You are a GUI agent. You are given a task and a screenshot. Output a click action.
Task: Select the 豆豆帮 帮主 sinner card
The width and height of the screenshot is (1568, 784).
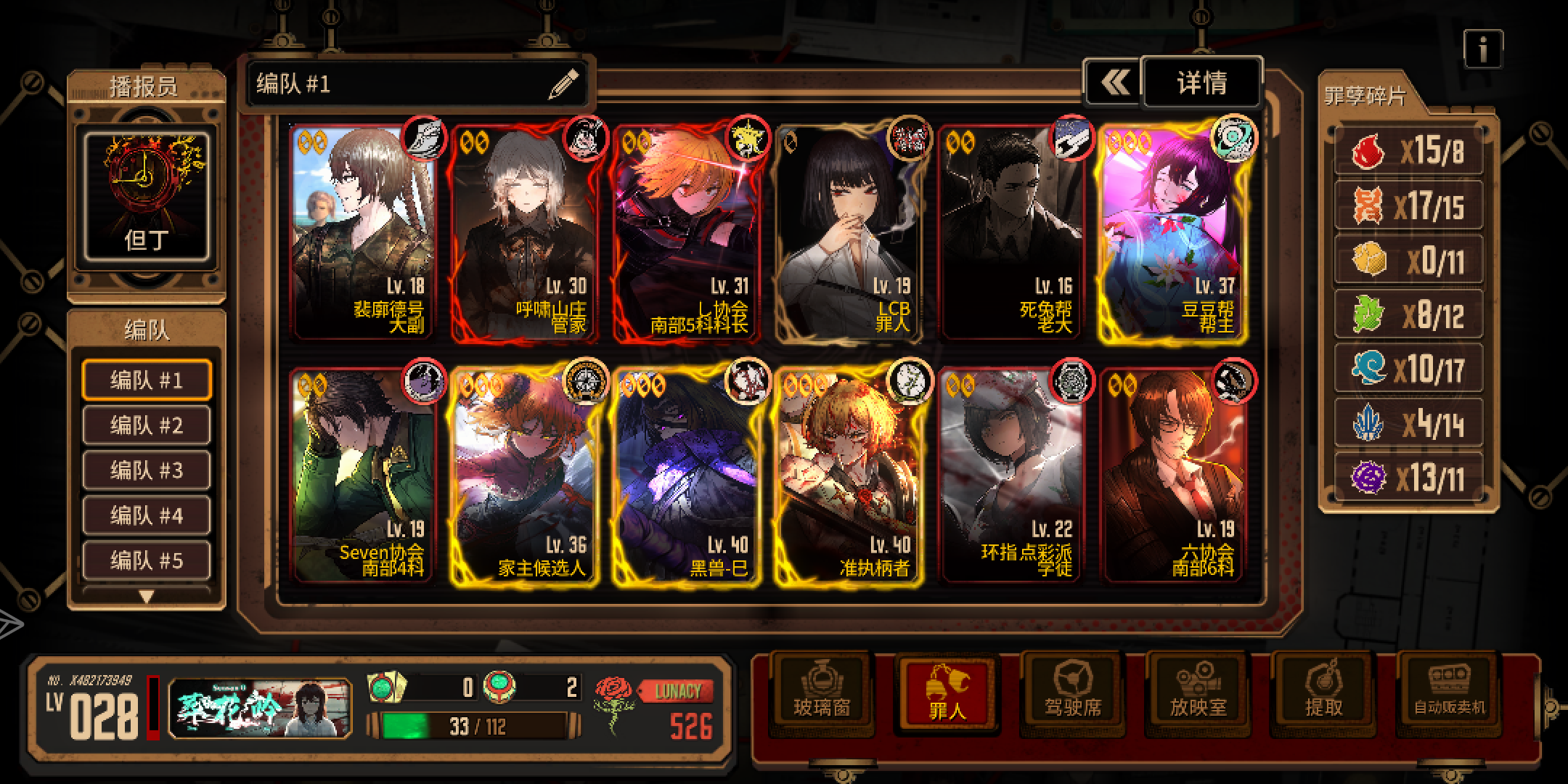[x=1175, y=232]
